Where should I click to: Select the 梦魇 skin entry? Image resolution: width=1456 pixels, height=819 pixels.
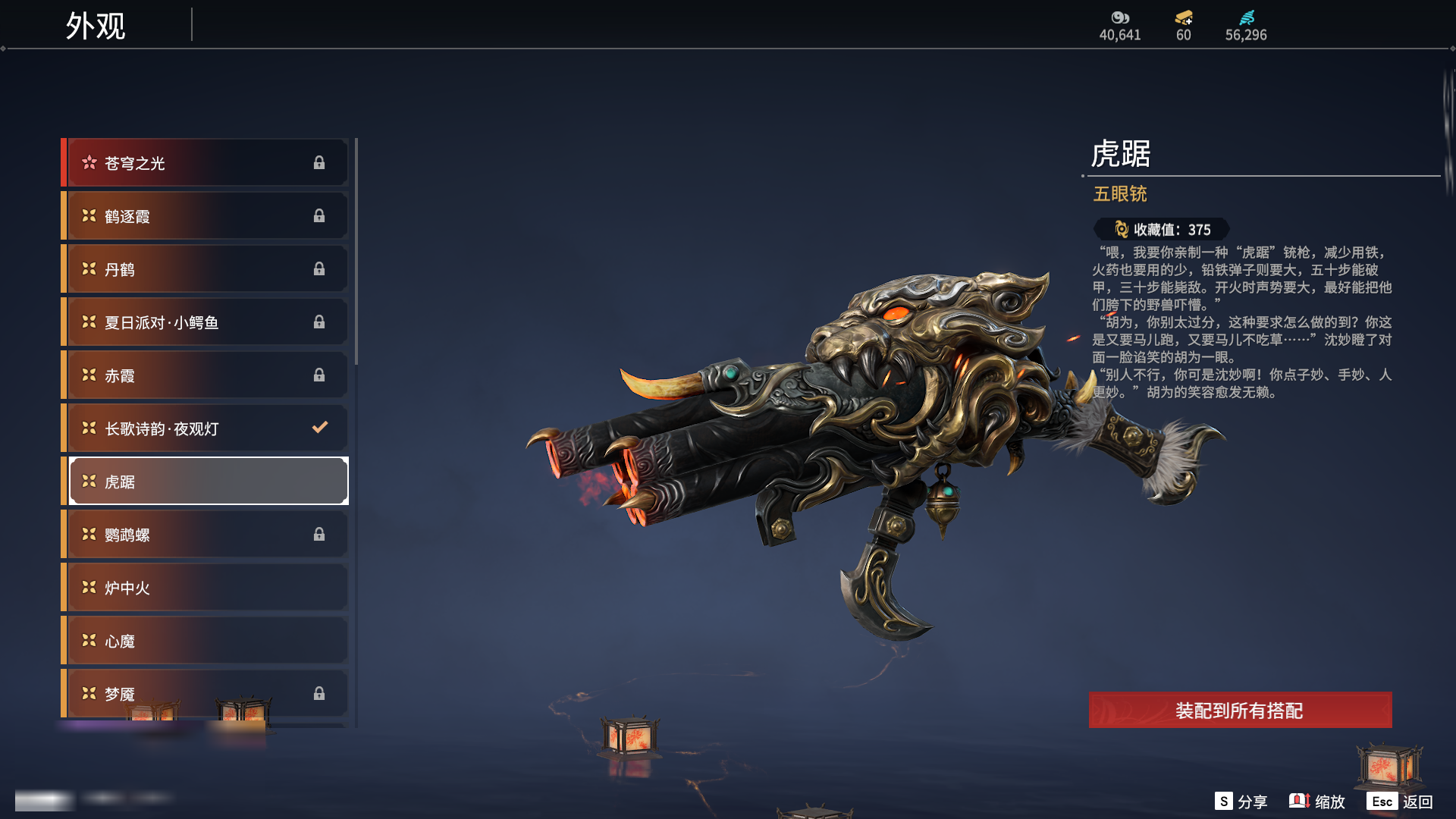click(x=206, y=693)
